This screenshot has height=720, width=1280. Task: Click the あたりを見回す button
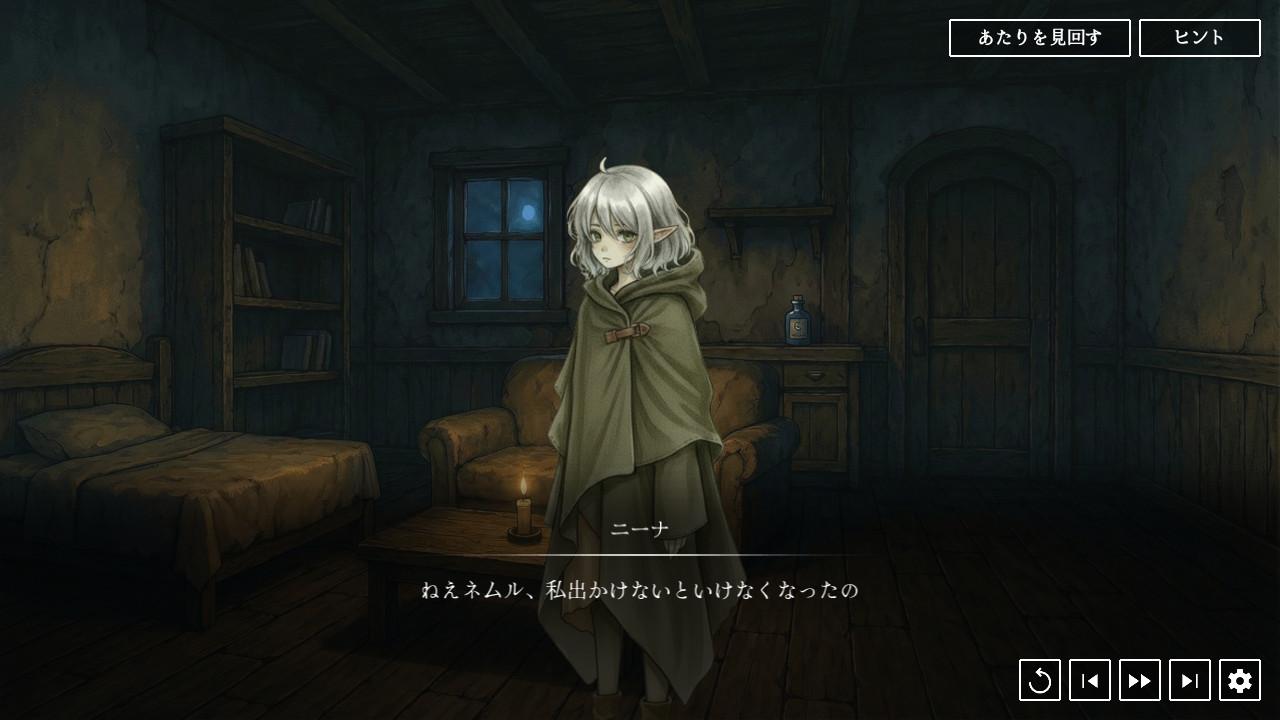pos(1039,38)
